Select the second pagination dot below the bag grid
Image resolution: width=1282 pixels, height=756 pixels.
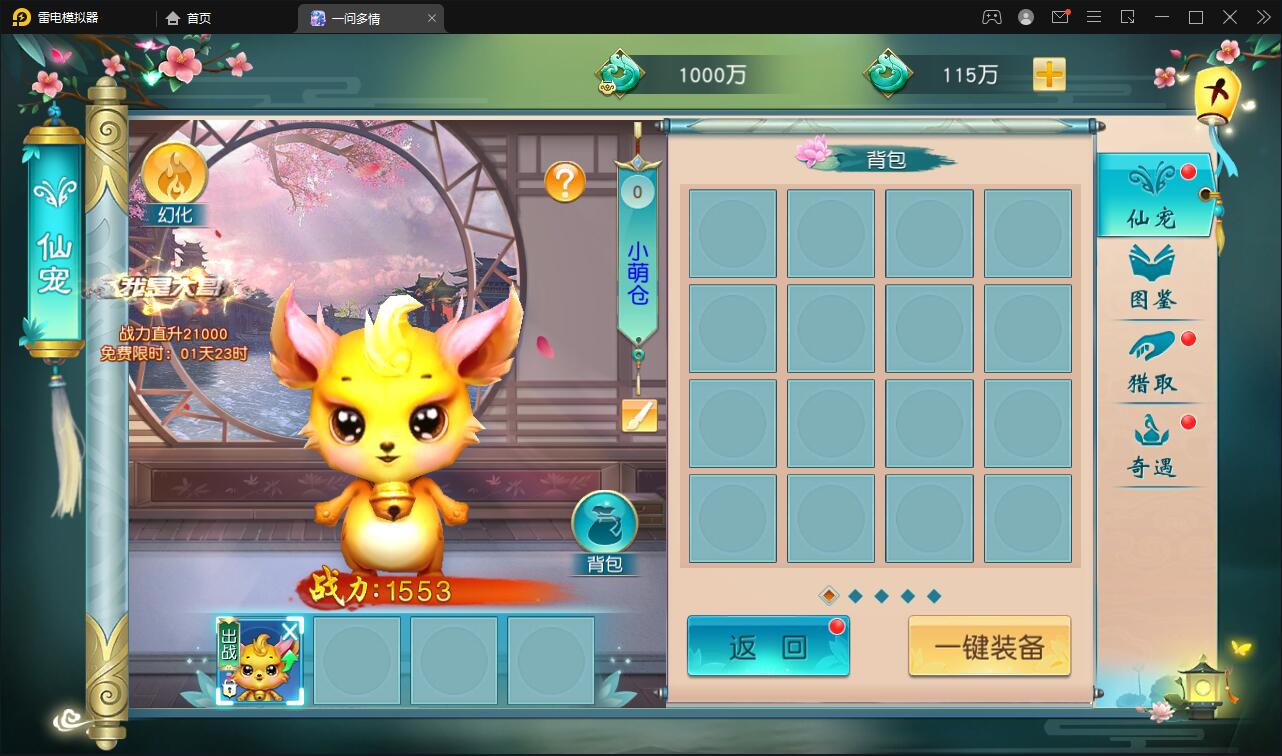pyautogui.click(x=856, y=594)
